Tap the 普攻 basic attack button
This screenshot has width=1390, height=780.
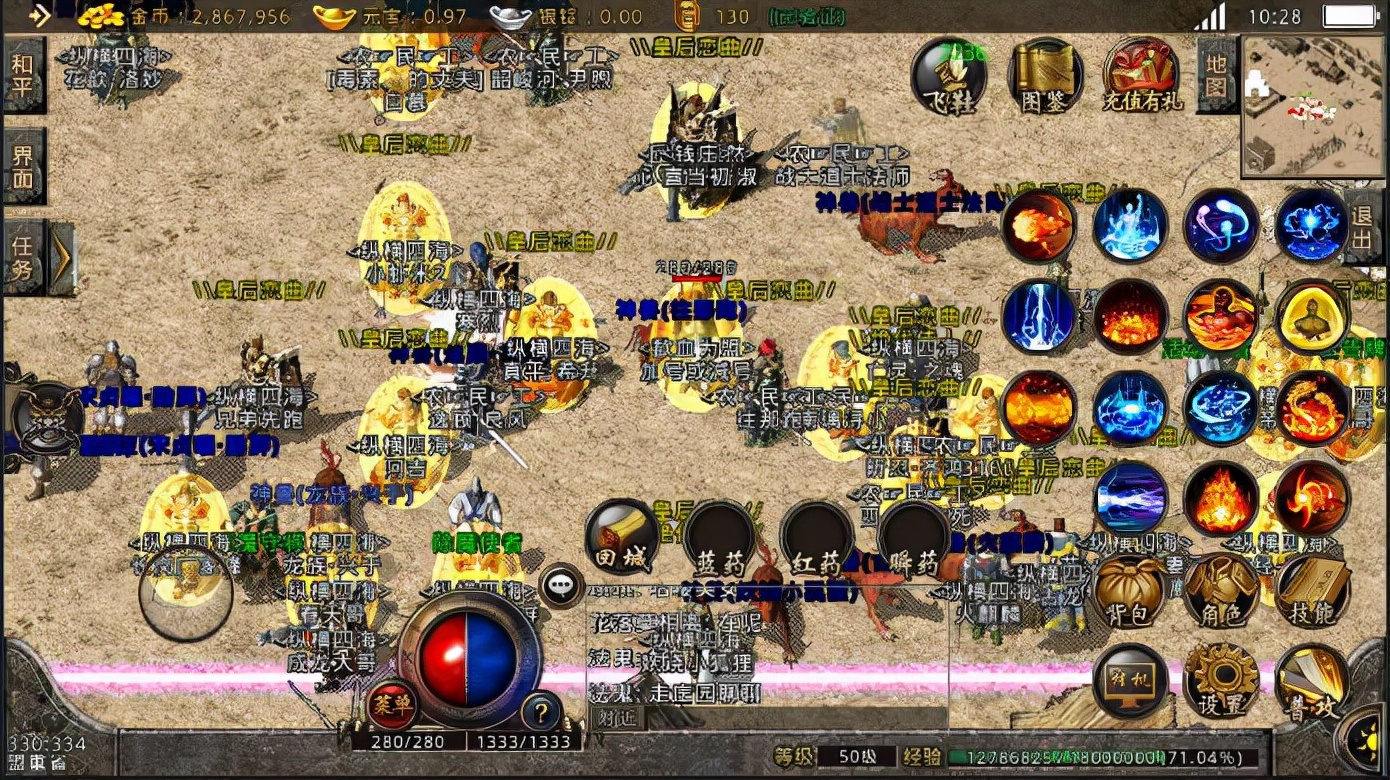point(1311,680)
